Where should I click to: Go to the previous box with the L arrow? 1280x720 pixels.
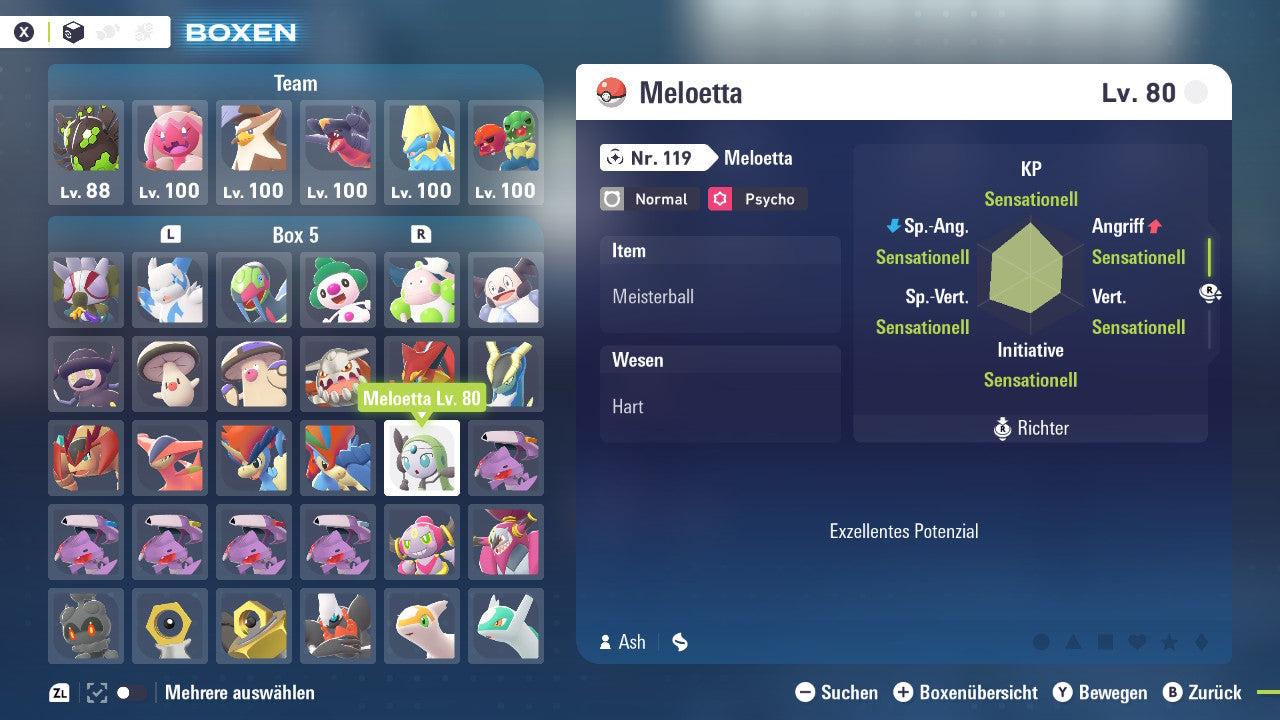click(169, 234)
